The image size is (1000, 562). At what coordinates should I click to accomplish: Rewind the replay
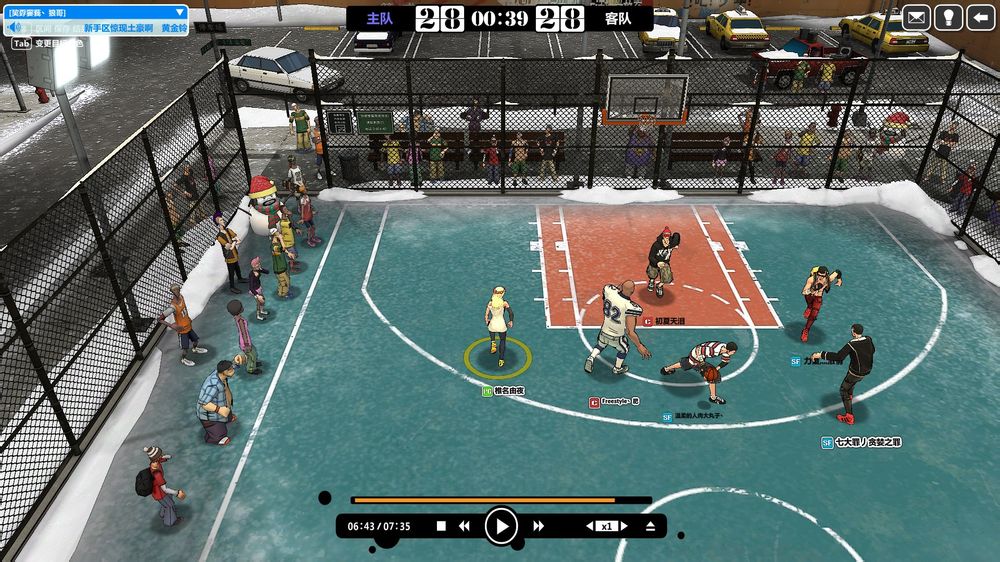tap(465, 526)
